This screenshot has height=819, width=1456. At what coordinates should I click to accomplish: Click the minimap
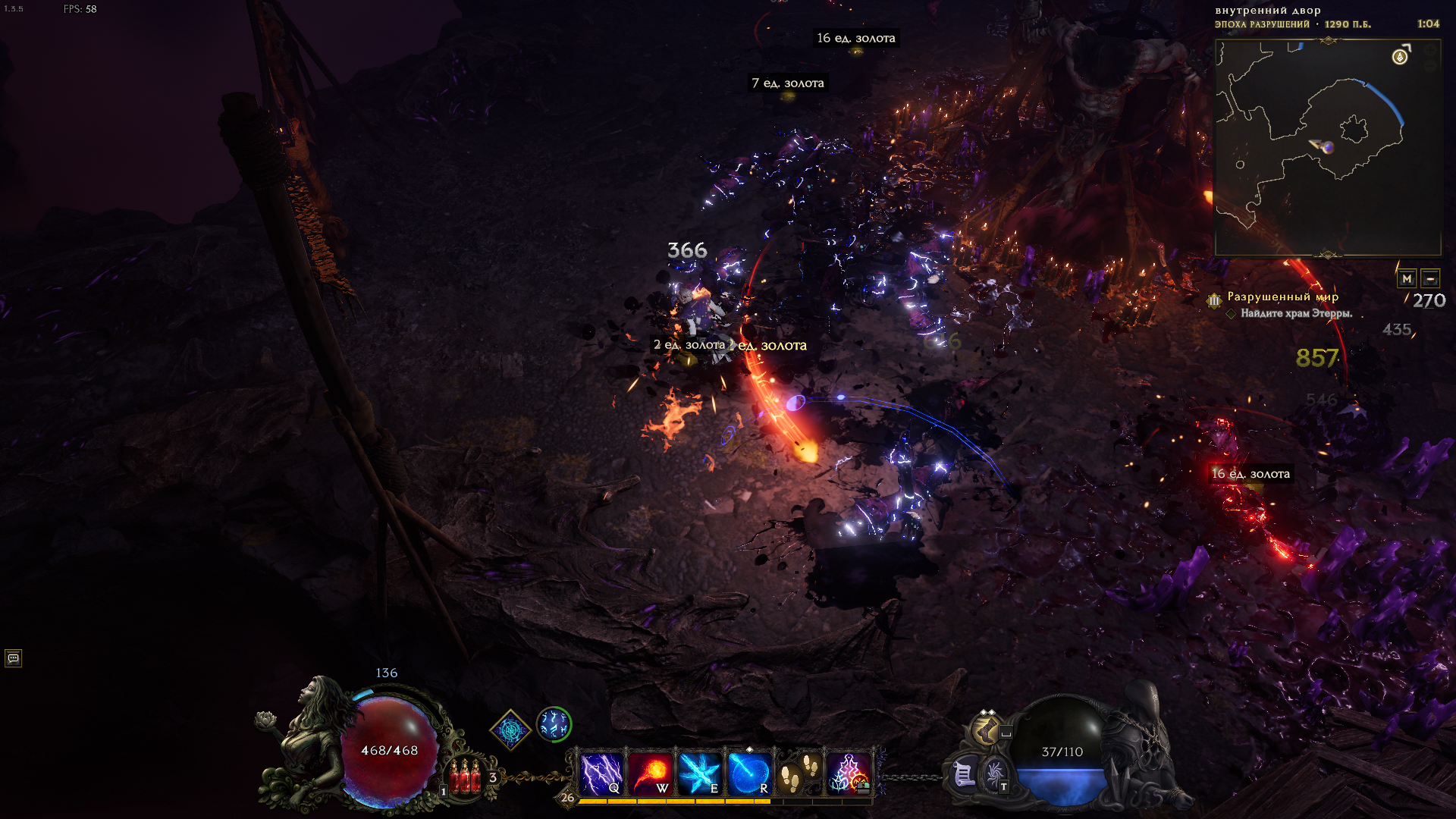pyautogui.click(x=1327, y=148)
